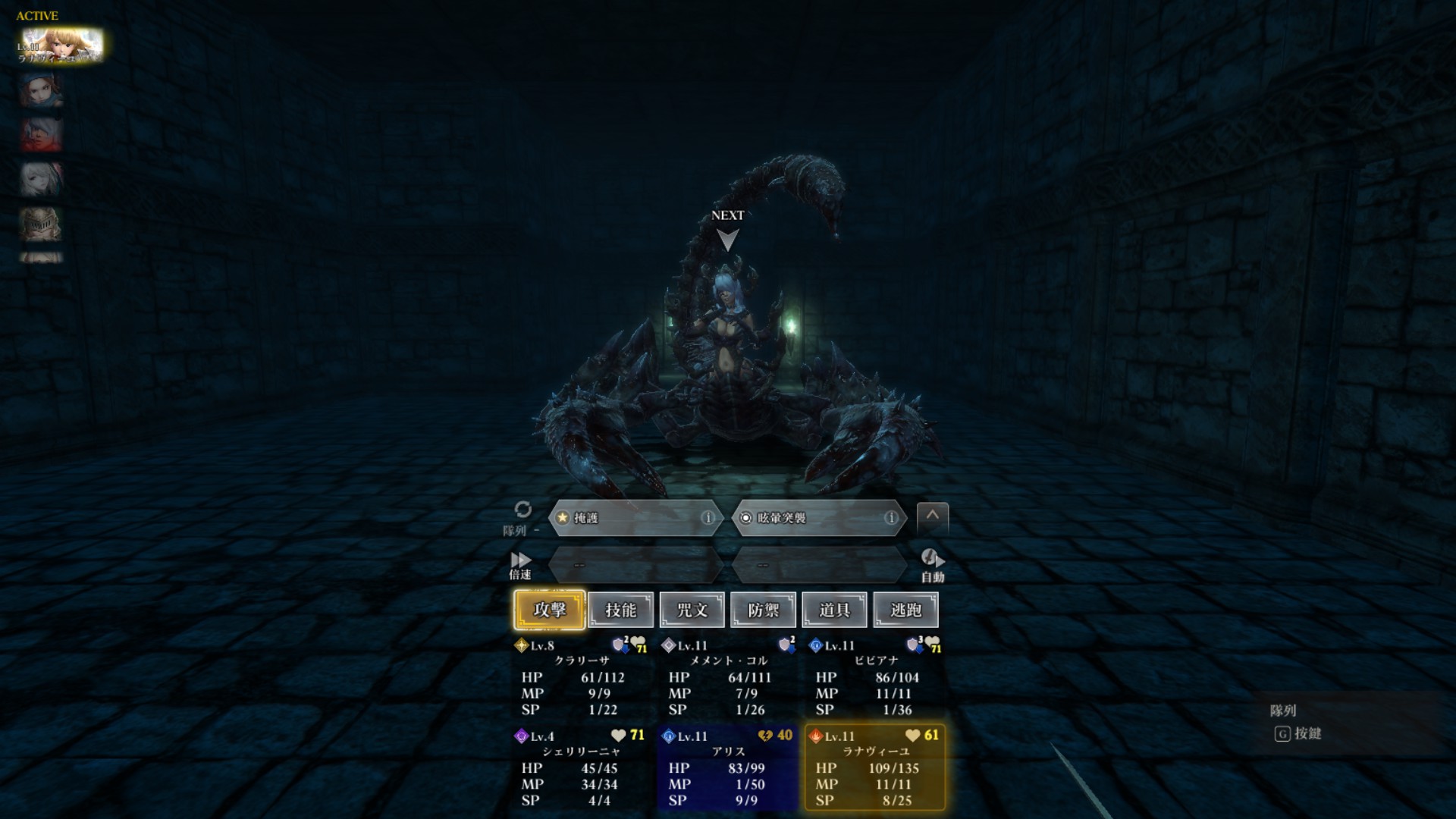Choose the 攻擊 attack command
1456x819 pixels.
[x=549, y=610]
